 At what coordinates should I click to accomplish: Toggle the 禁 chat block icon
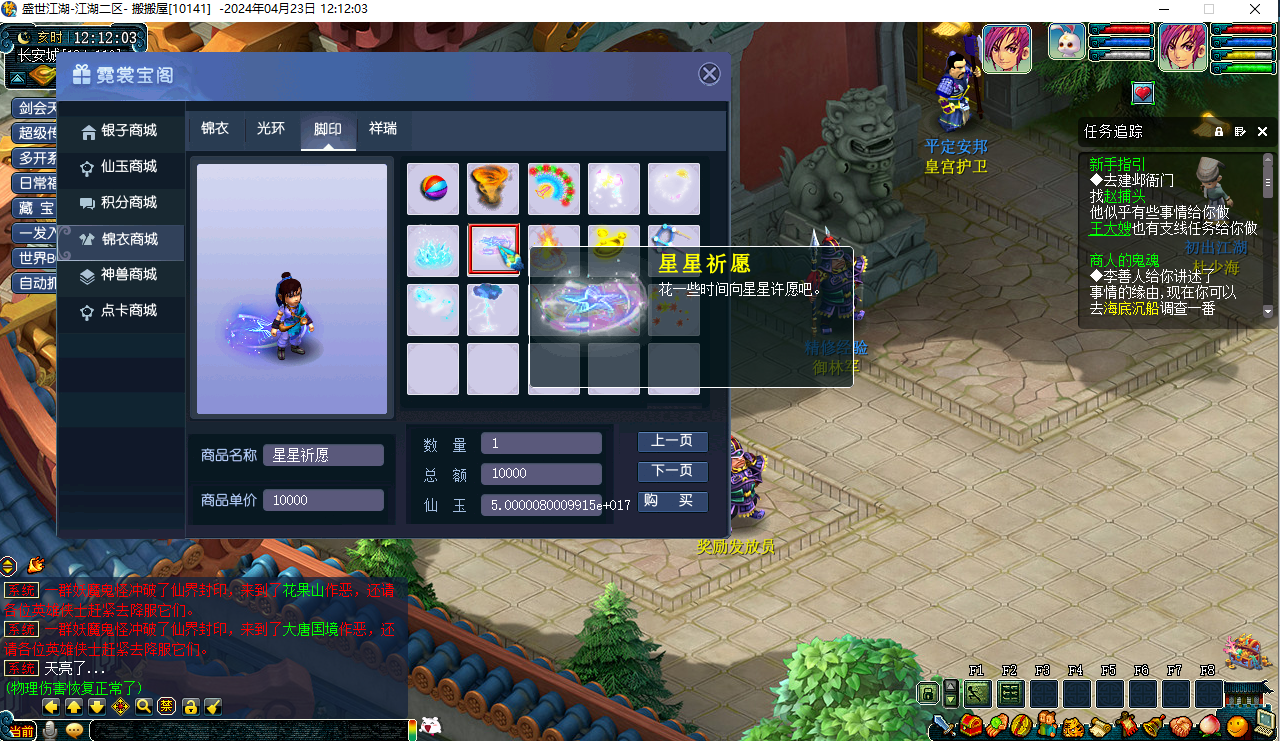[167, 707]
